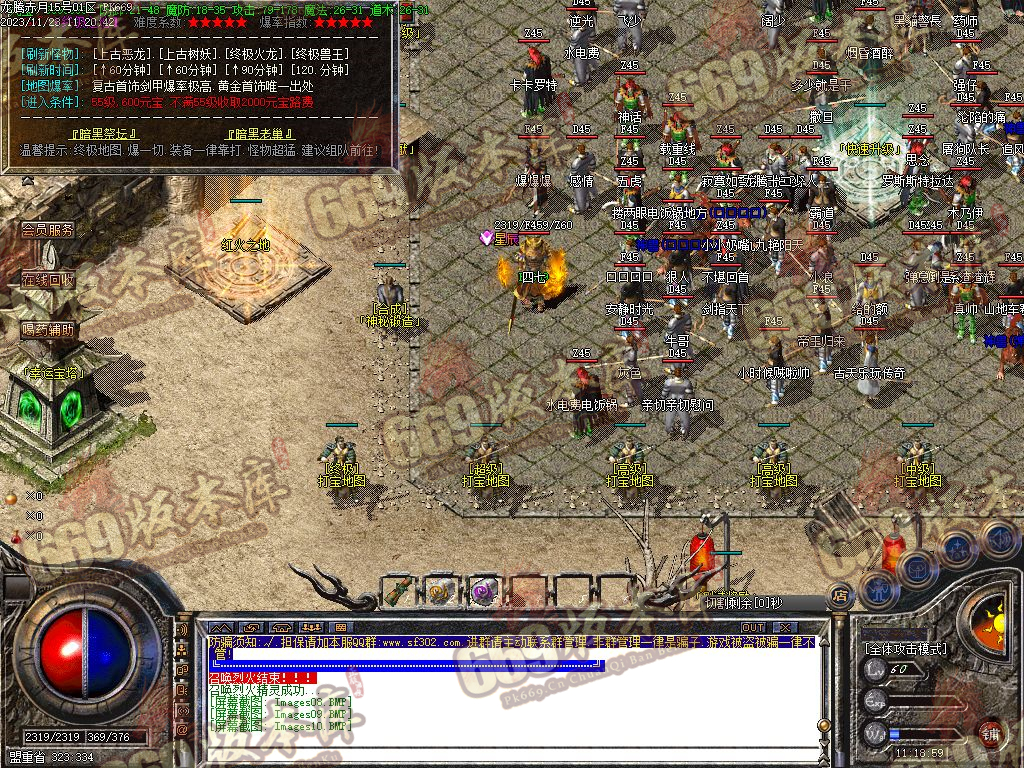Select the golden item hotbar slot
Viewport: 1024px width, 768px height.
[441, 591]
